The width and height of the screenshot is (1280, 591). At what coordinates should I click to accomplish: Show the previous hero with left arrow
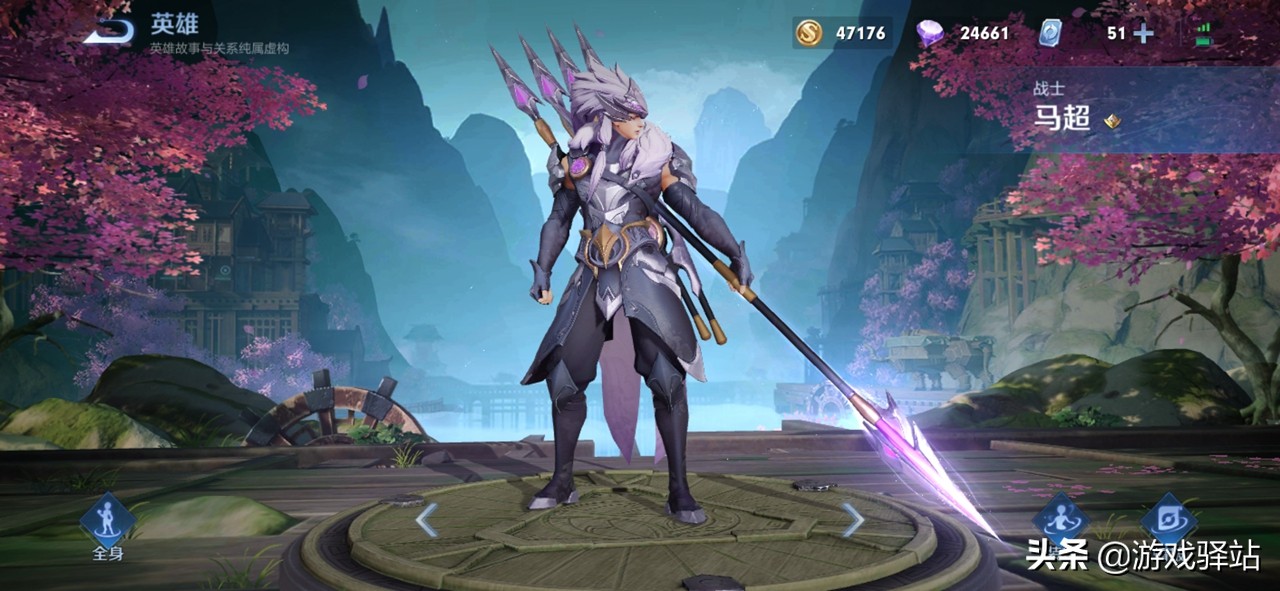[427, 519]
